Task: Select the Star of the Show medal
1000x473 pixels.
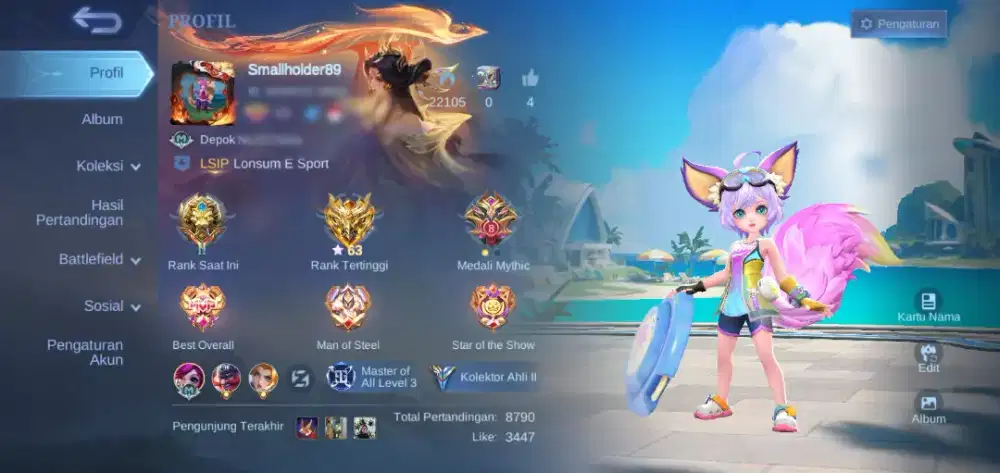Action: (x=492, y=308)
